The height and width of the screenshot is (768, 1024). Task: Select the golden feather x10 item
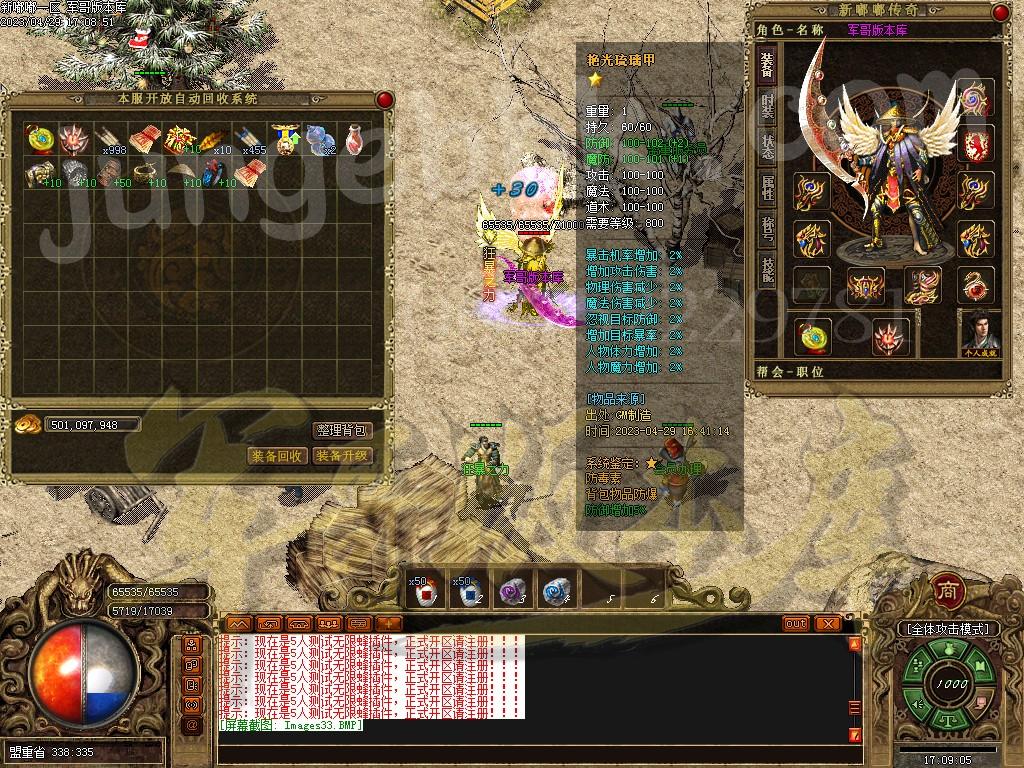click(x=216, y=139)
